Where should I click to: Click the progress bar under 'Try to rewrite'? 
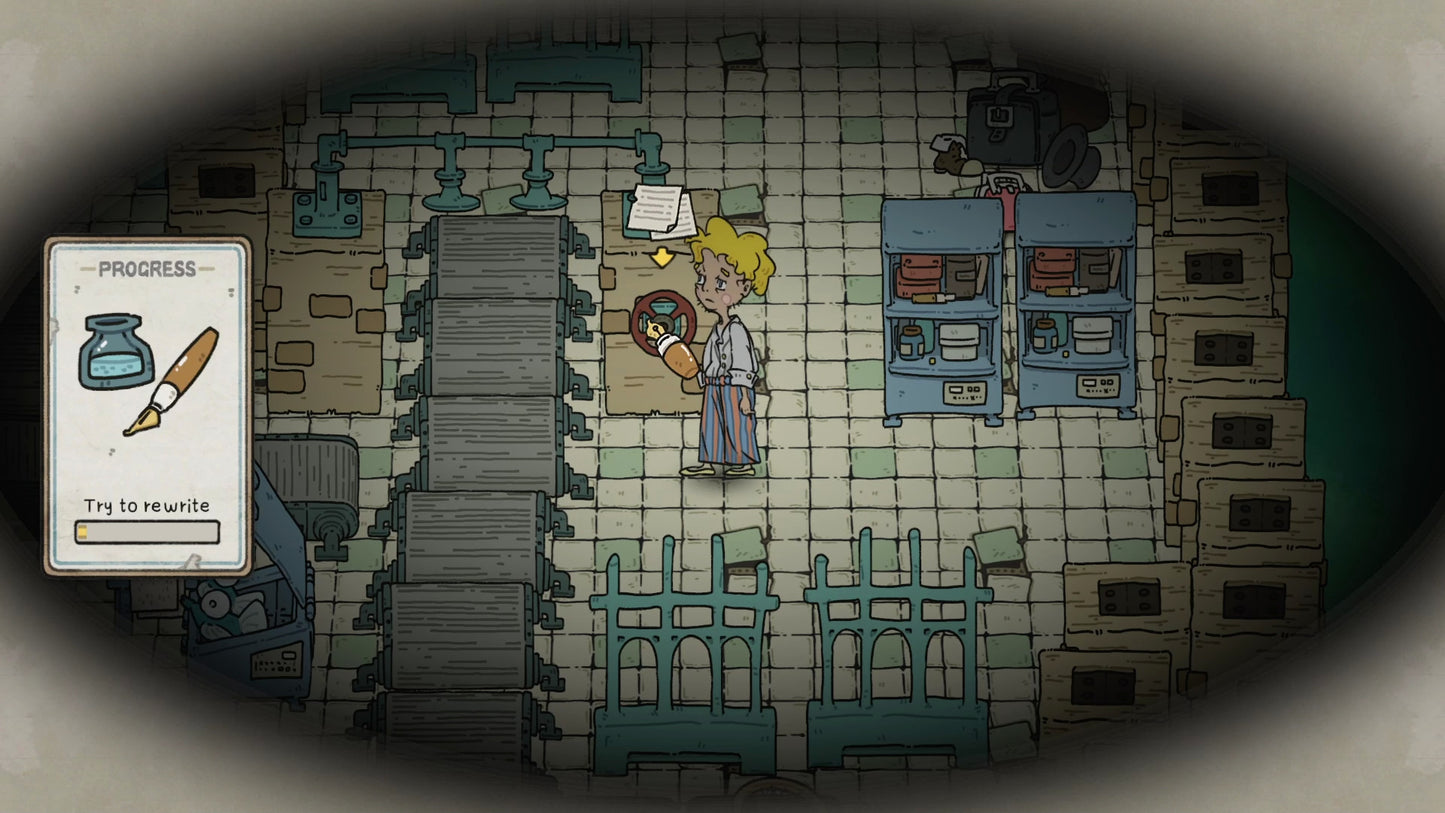pos(148,533)
